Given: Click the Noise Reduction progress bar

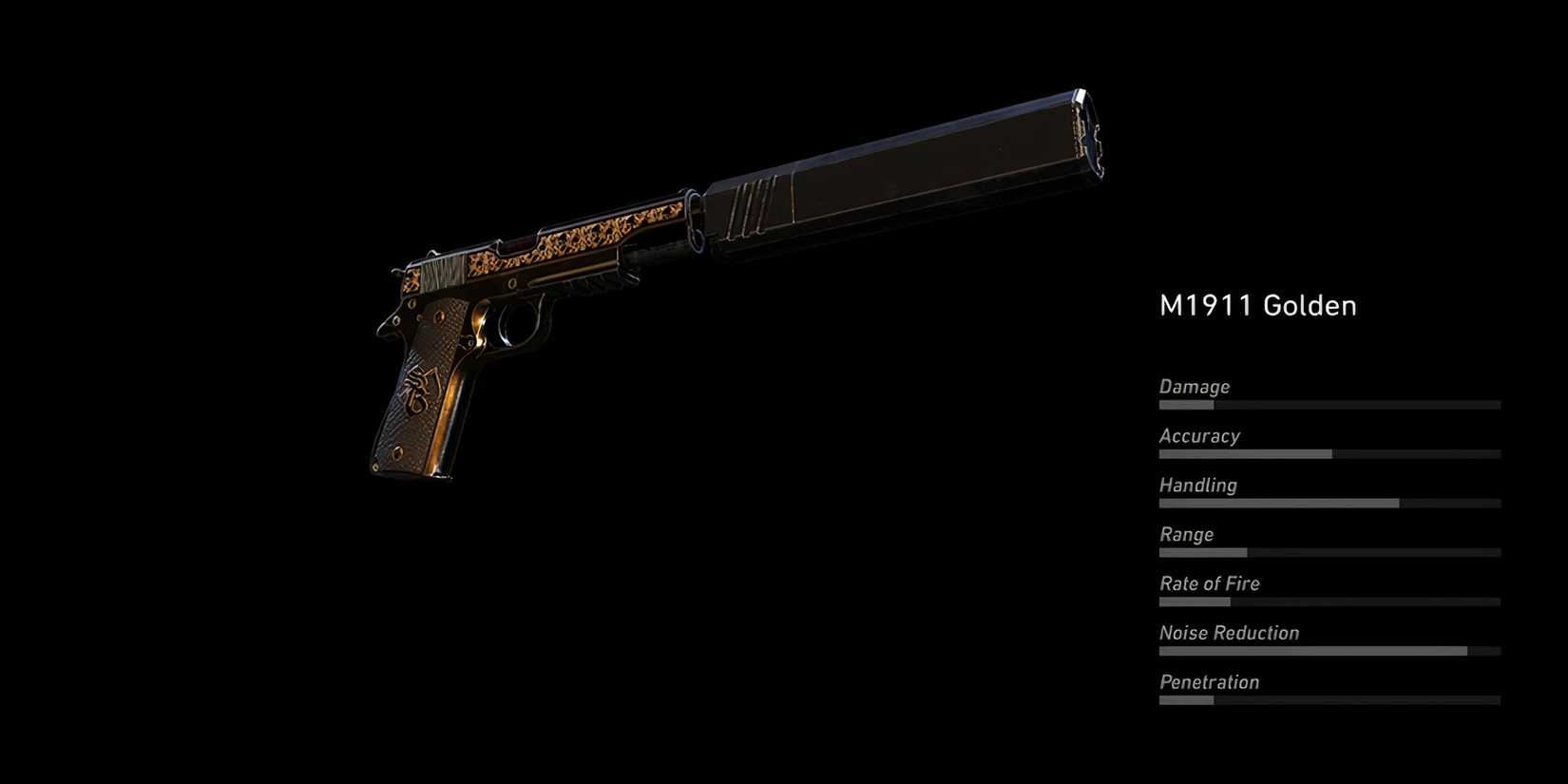Looking at the screenshot, I should pos(1330,651).
